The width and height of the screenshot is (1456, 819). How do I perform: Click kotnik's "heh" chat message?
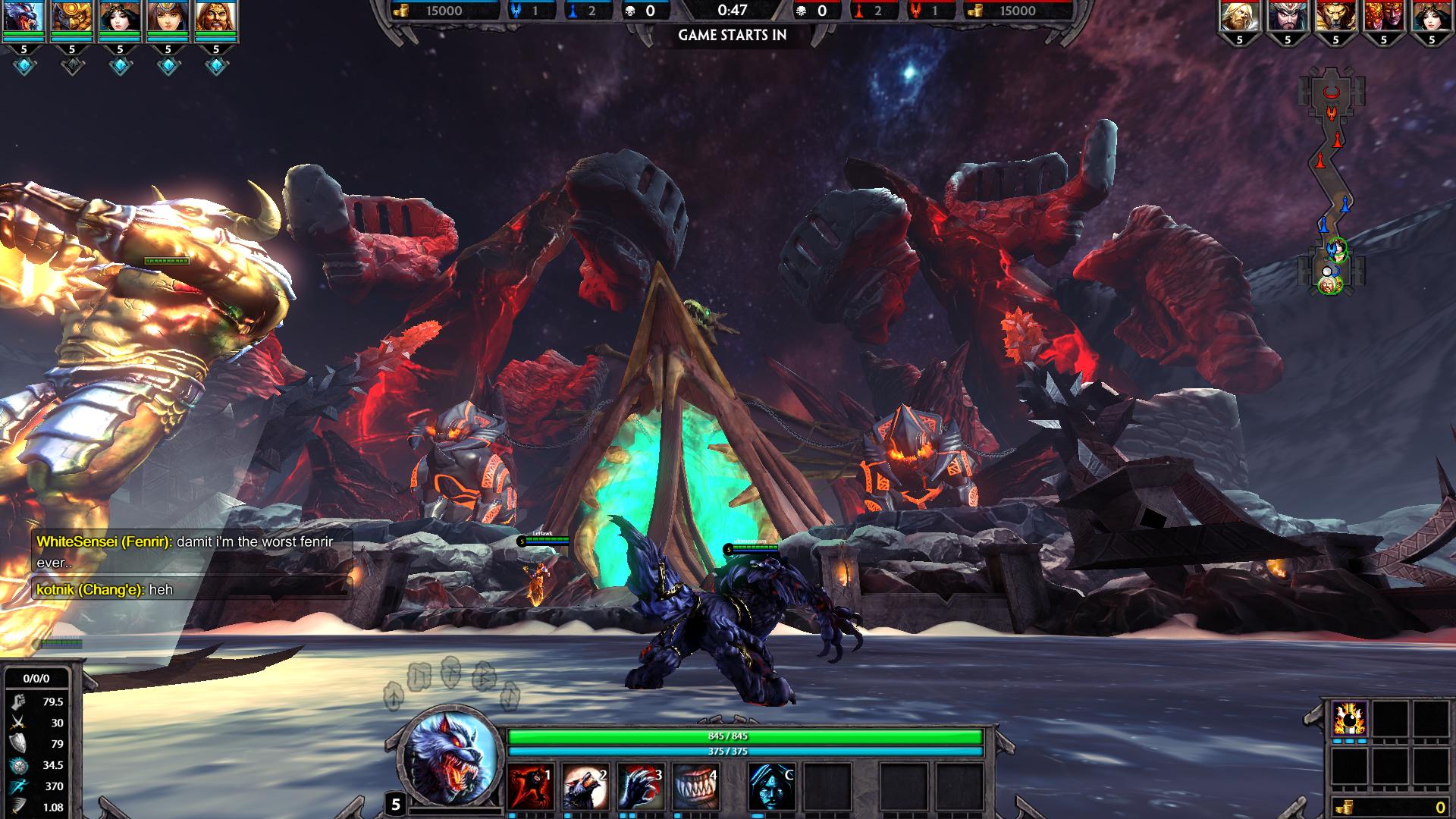[105, 590]
